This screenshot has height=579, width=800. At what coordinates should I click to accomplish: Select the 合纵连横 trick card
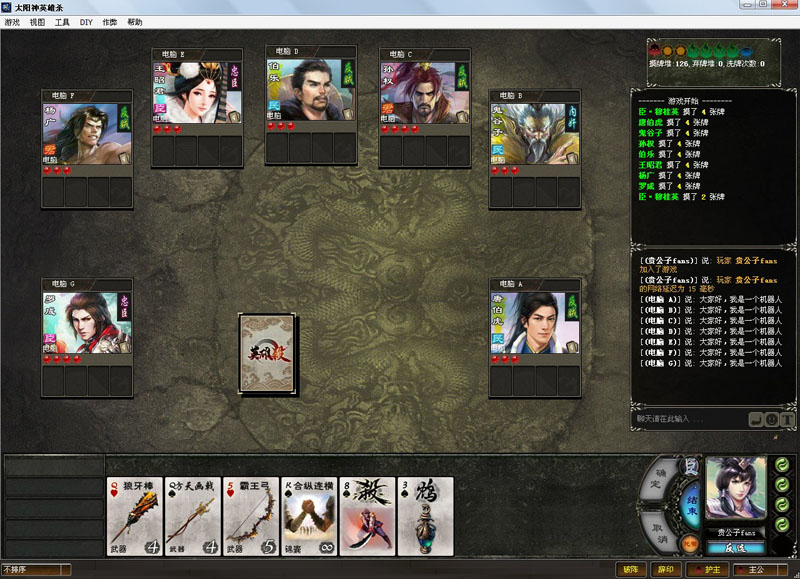[x=309, y=516]
